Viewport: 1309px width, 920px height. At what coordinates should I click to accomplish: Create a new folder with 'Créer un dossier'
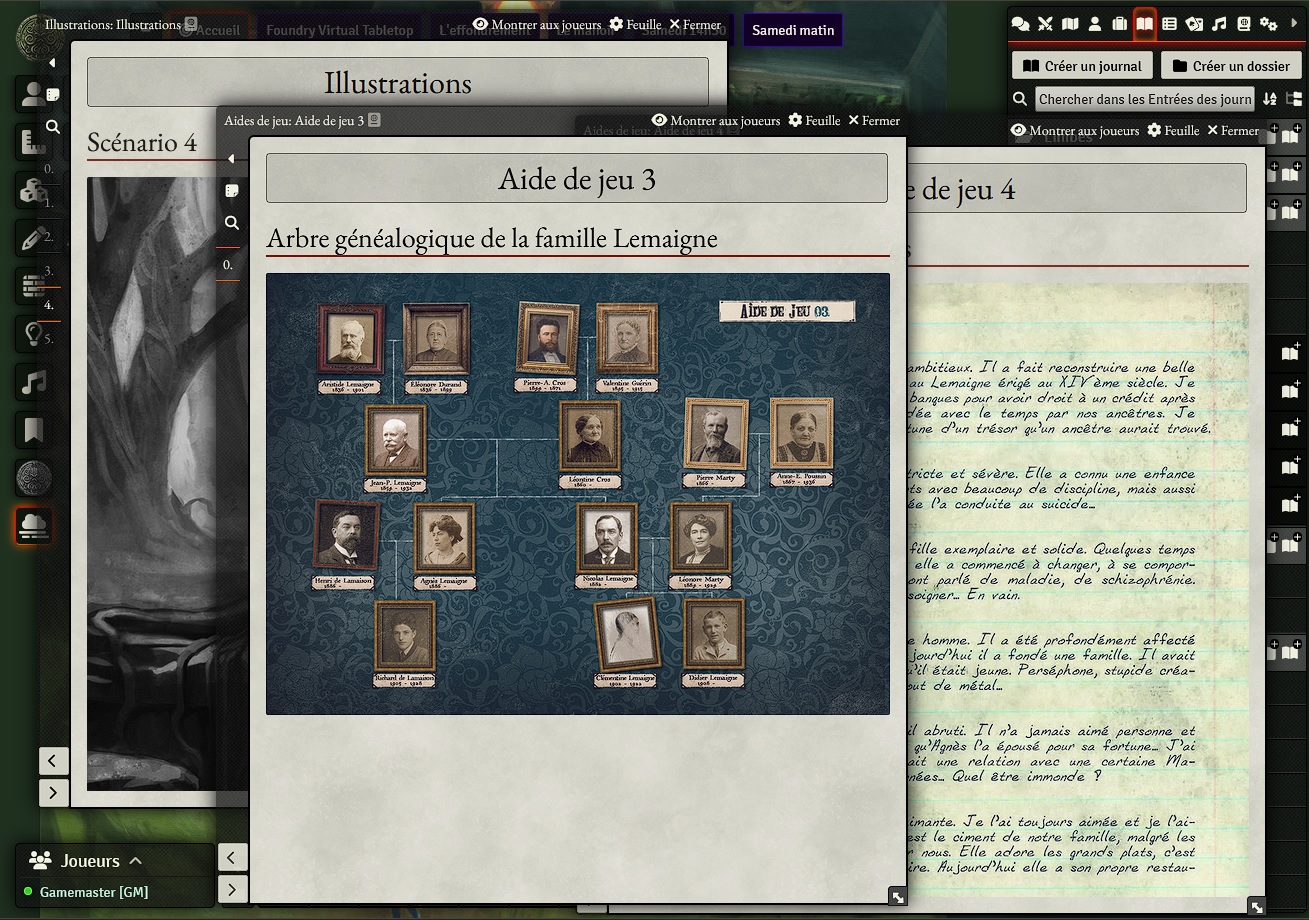1231,66
